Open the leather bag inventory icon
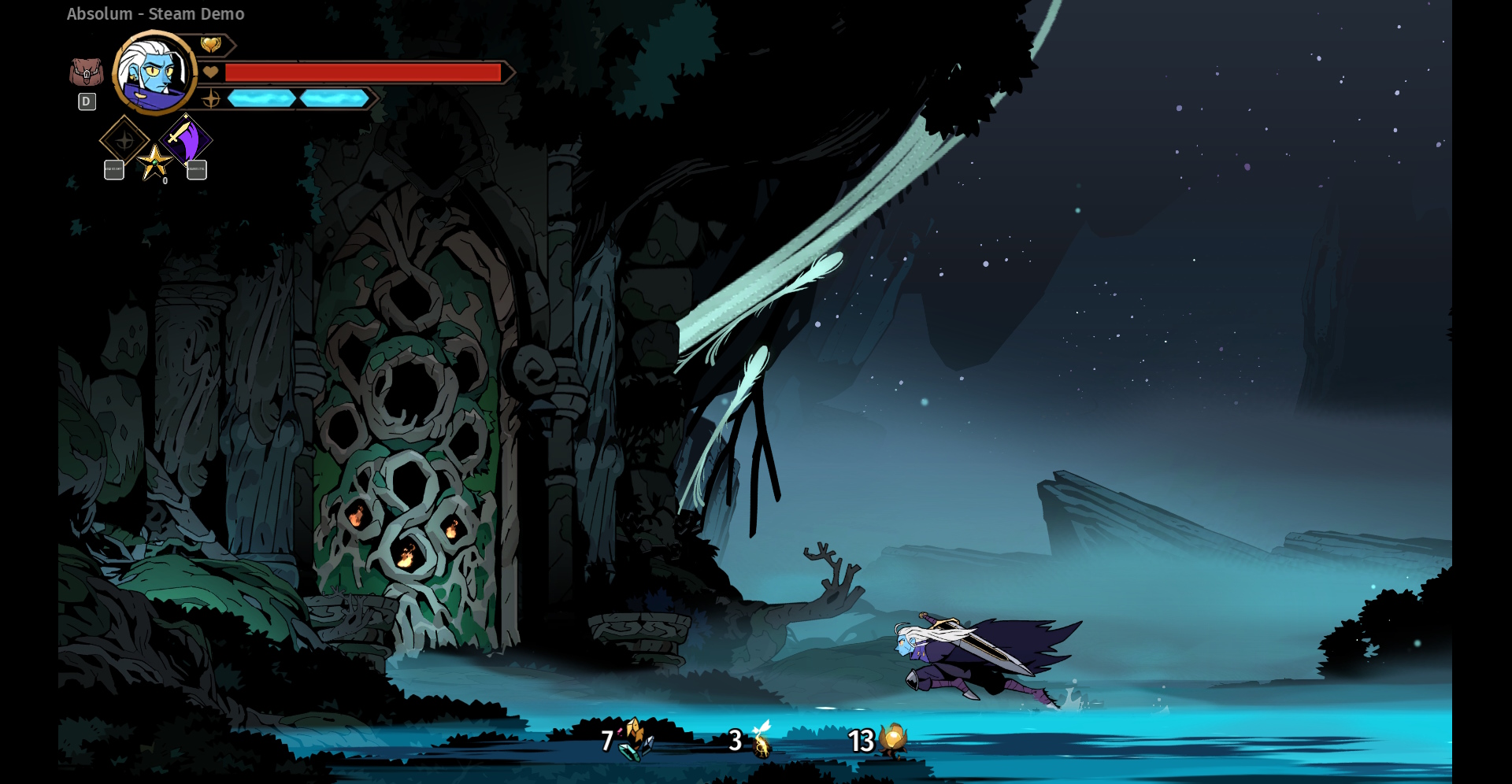The image size is (1512, 784). (x=86, y=73)
